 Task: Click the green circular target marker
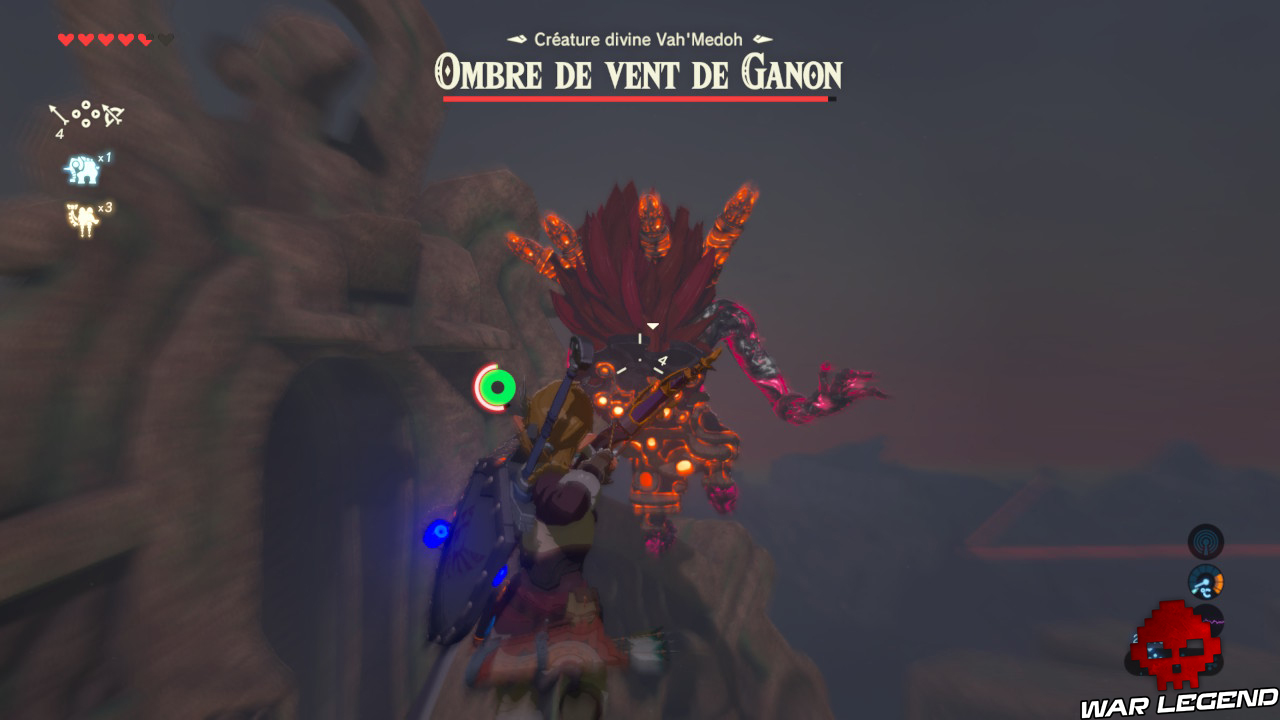point(497,388)
